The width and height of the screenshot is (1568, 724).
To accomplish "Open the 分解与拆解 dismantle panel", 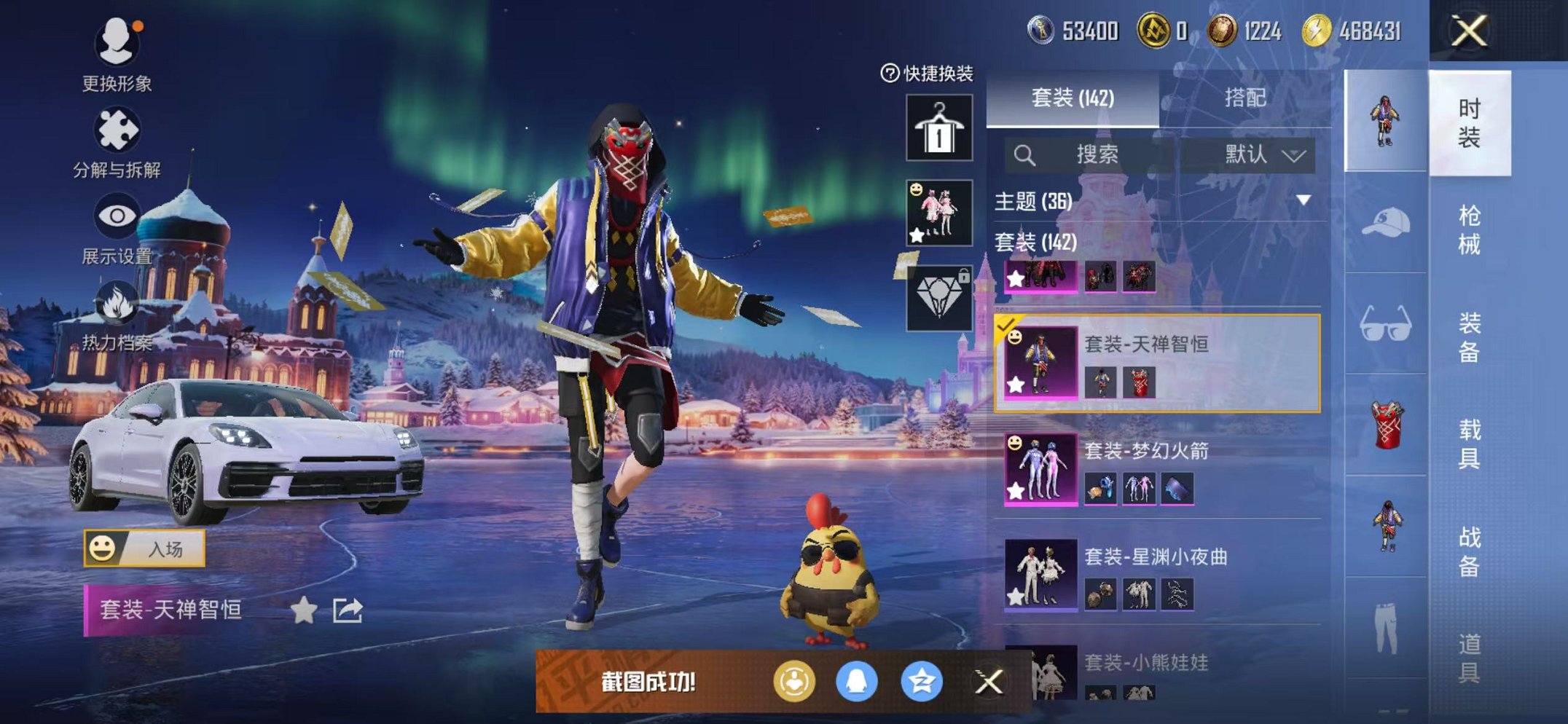I will tap(117, 127).
